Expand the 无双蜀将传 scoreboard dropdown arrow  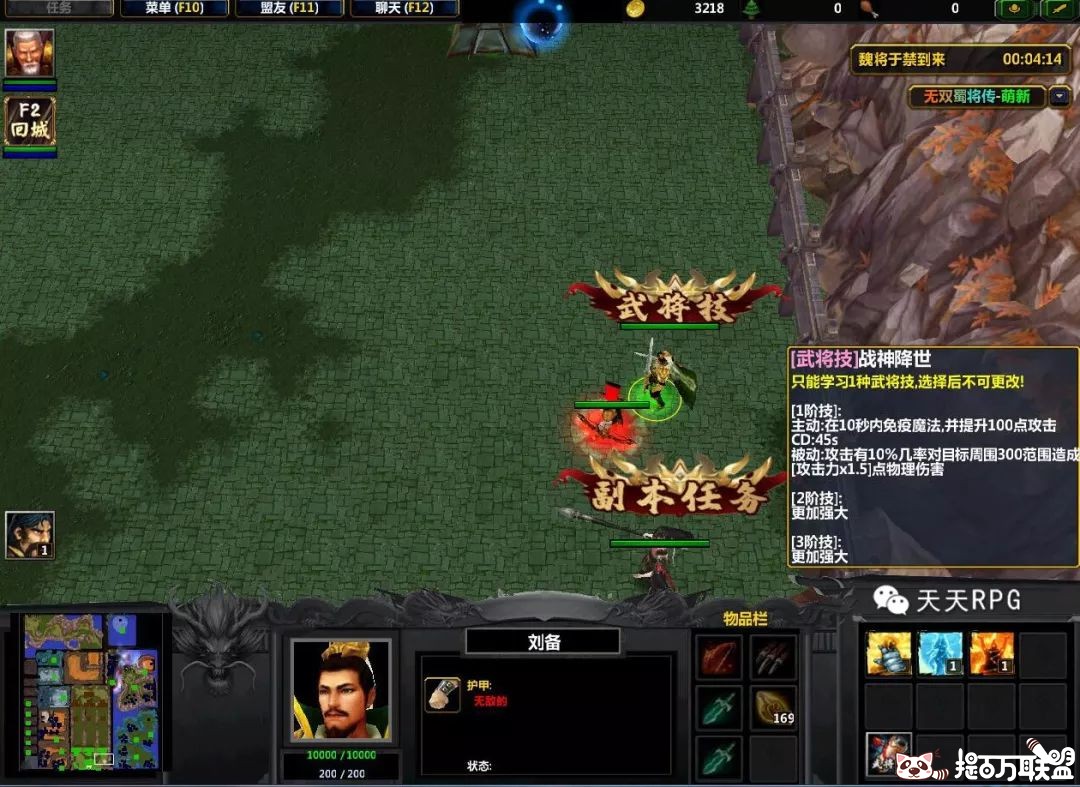[x=1058, y=97]
